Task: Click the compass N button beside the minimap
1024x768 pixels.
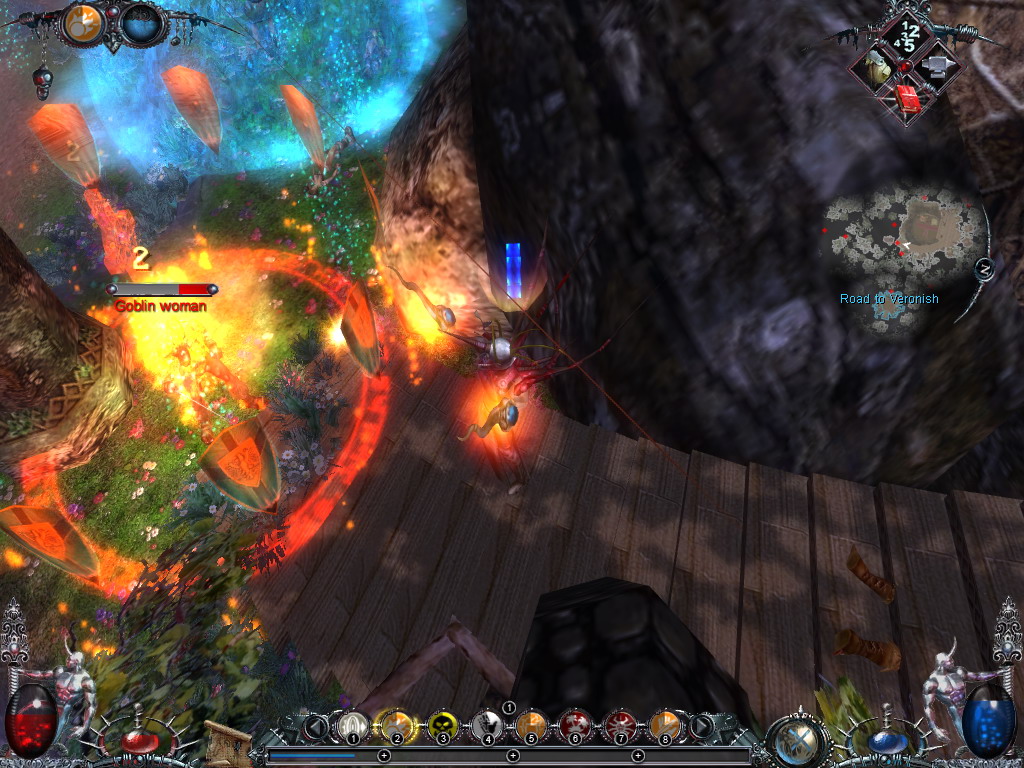Action: point(983,268)
